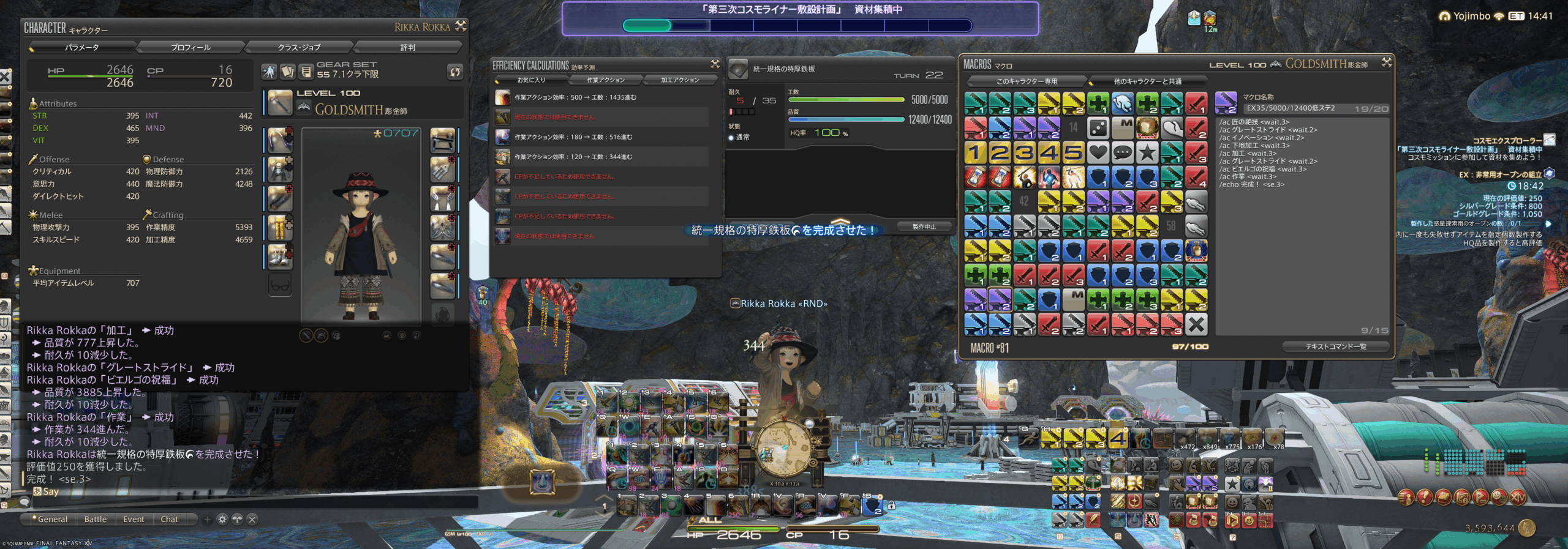Select the yellow trousers equipment slot
Viewport: 1568px width, 549px height.
280,228
